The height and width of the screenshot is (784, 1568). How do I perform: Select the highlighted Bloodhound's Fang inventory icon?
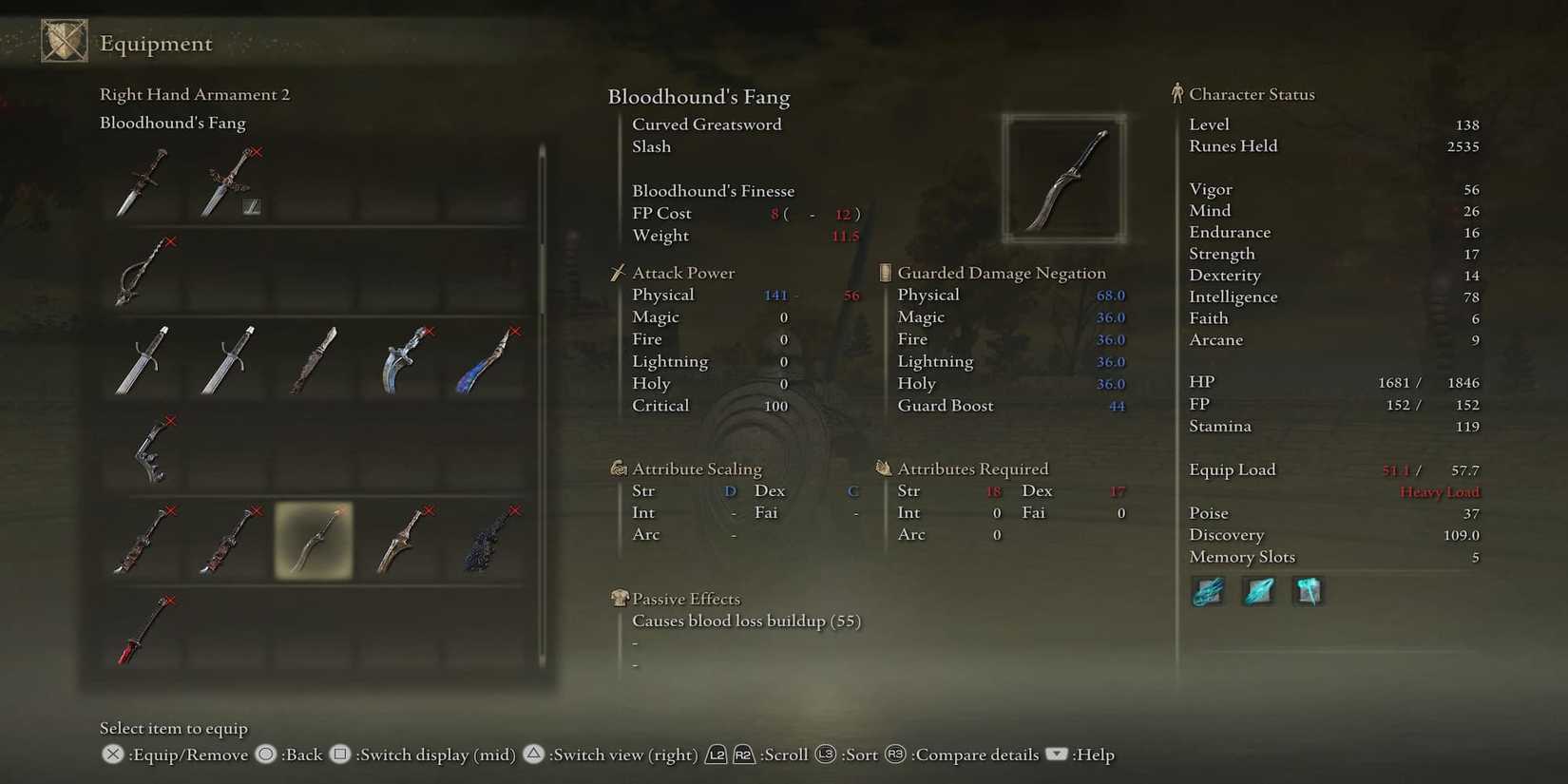314,542
